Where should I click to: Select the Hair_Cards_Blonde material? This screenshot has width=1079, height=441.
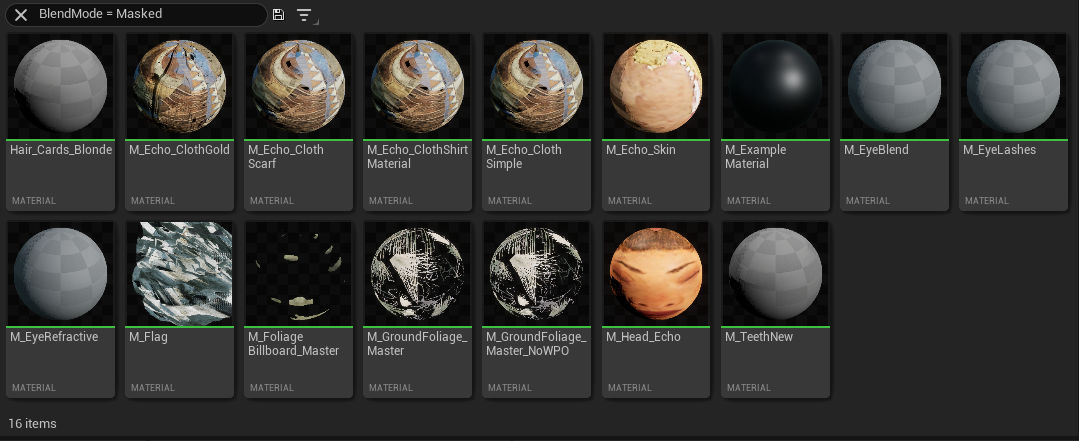click(59, 87)
